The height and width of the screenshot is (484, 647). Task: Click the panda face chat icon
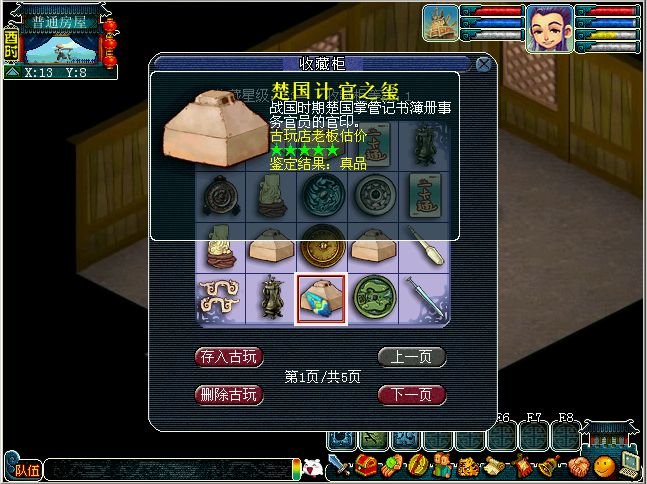click(x=312, y=467)
